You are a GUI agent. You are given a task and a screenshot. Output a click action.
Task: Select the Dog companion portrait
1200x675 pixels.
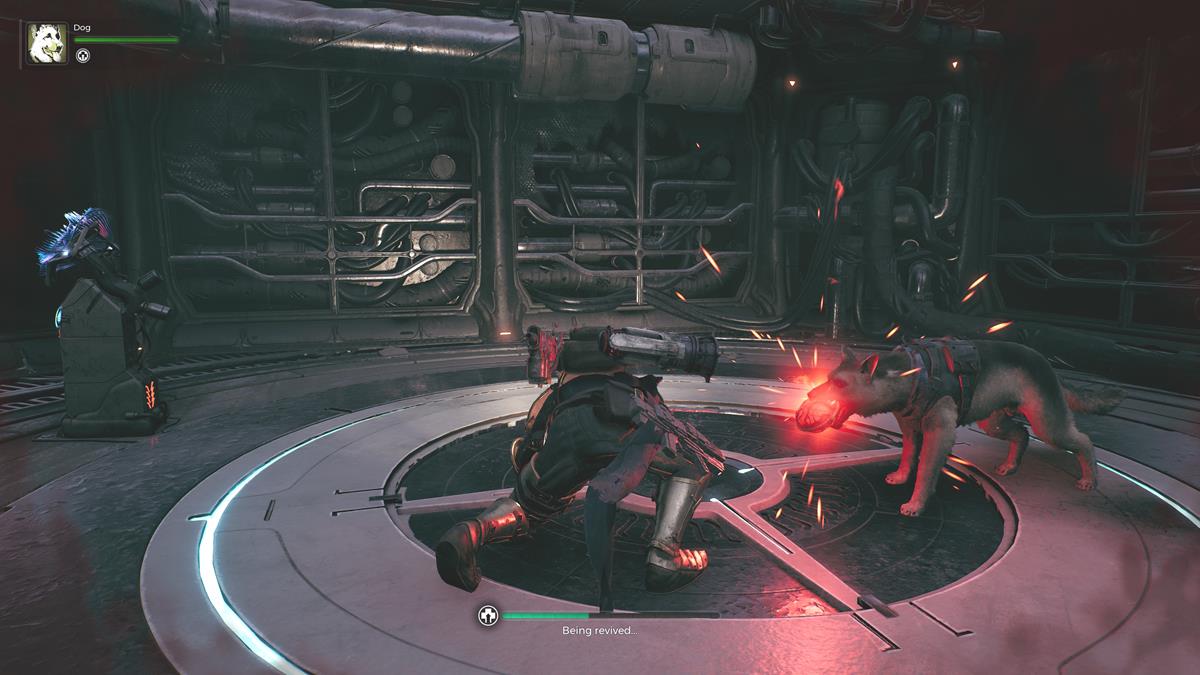pyautogui.click(x=47, y=44)
